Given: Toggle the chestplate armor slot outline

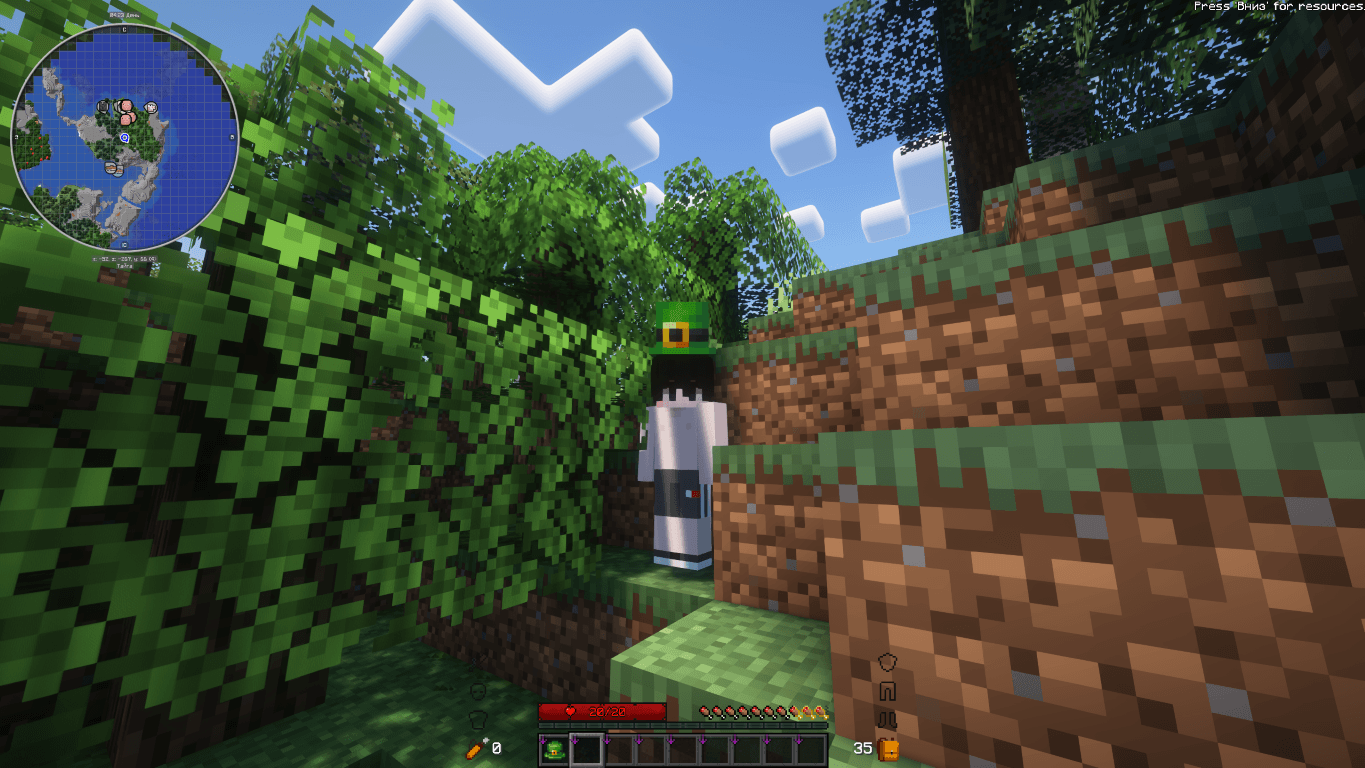Looking at the screenshot, I should coord(887,691).
